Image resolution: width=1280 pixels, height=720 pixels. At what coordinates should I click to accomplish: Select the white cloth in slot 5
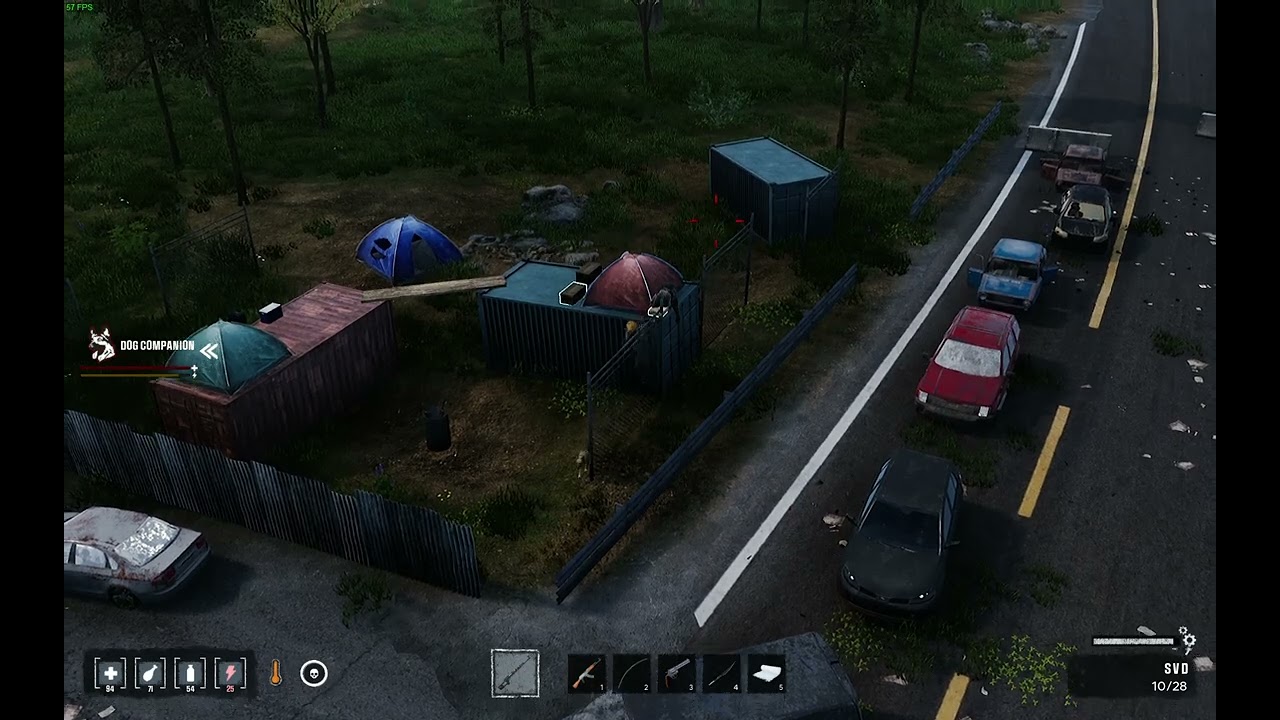point(767,674)
